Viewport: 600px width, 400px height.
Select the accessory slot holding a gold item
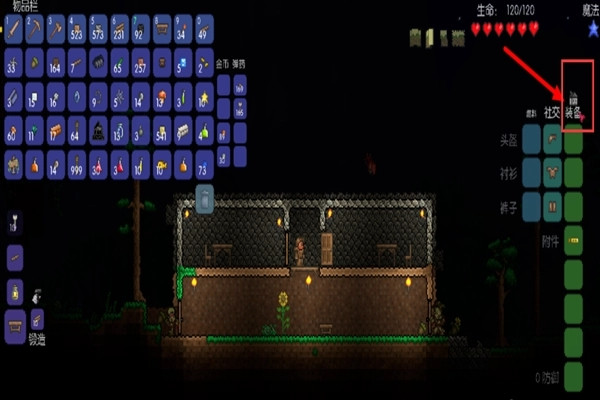click(574, 240)
